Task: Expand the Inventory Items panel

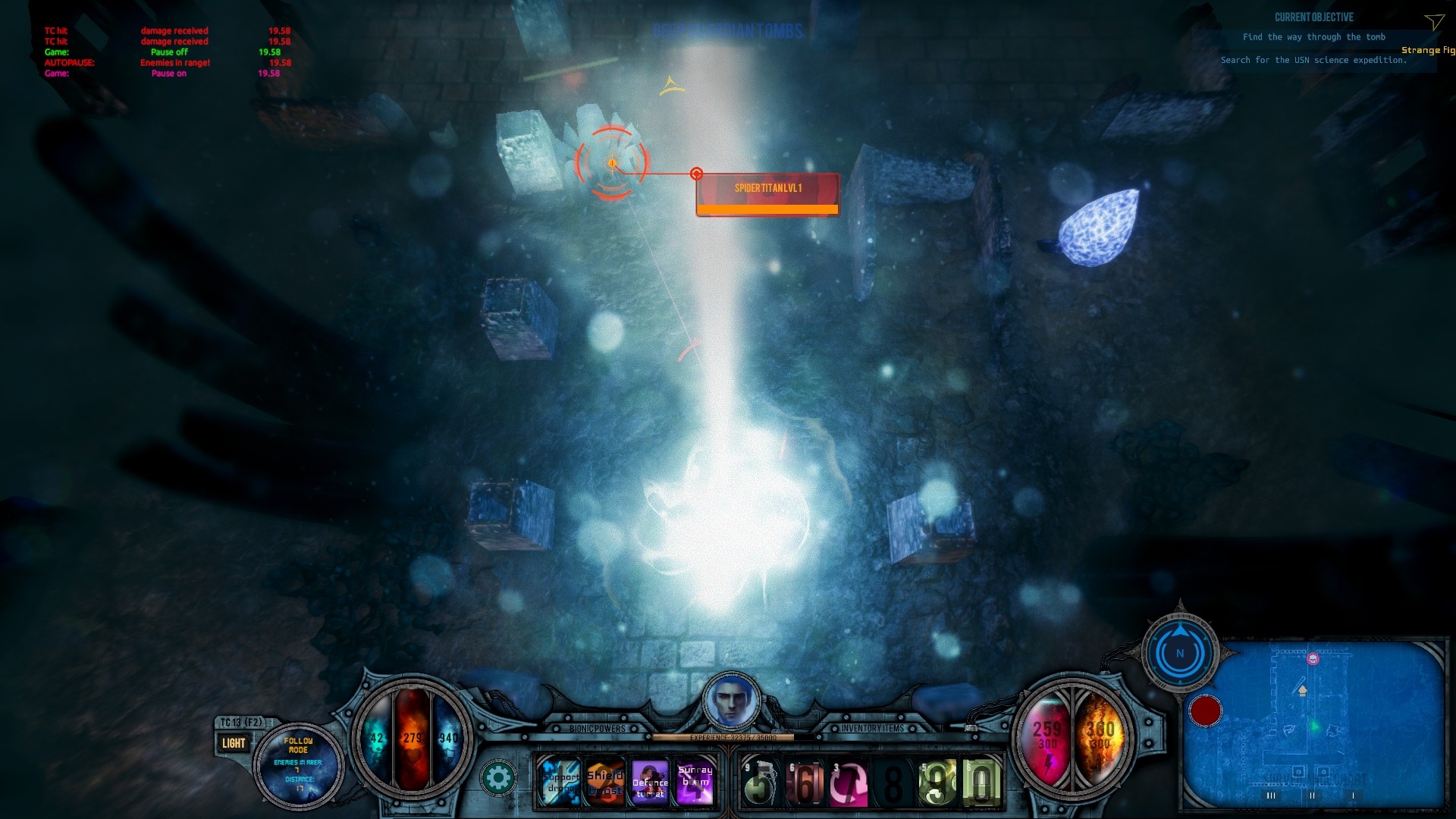Action: (871, 726)
